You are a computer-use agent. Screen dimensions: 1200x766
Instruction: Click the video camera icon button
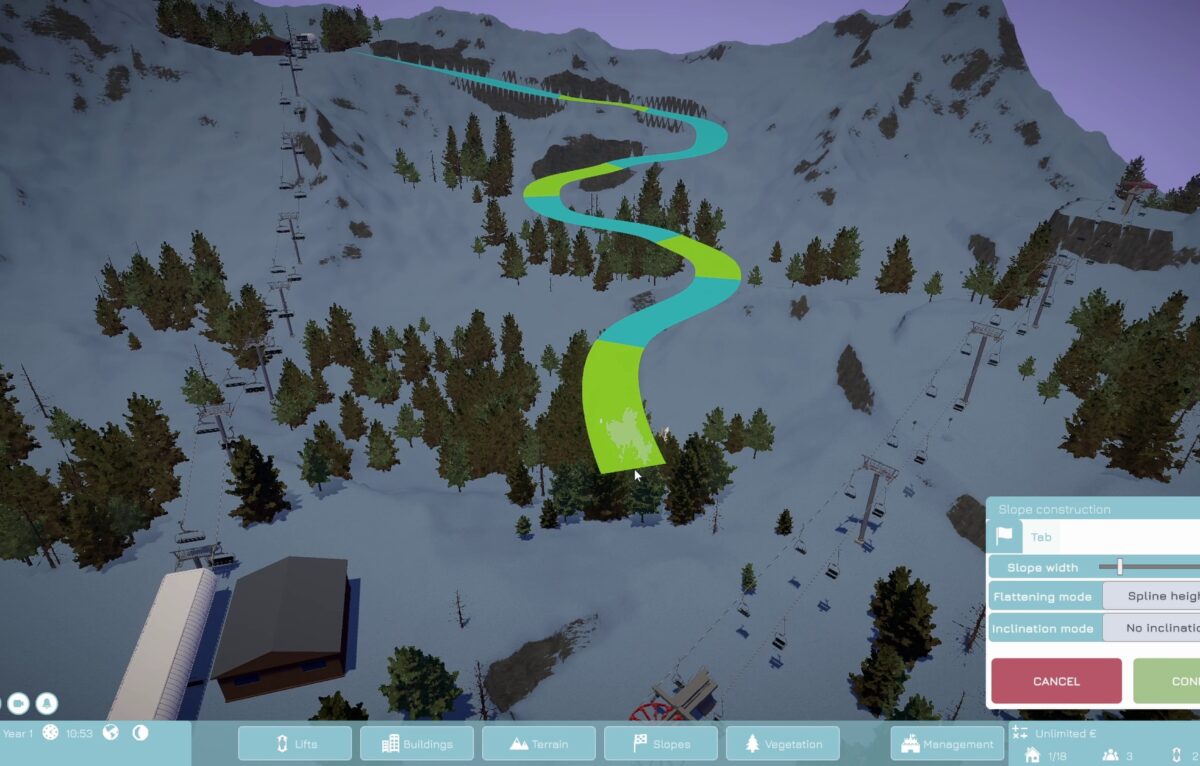(17, 703)
